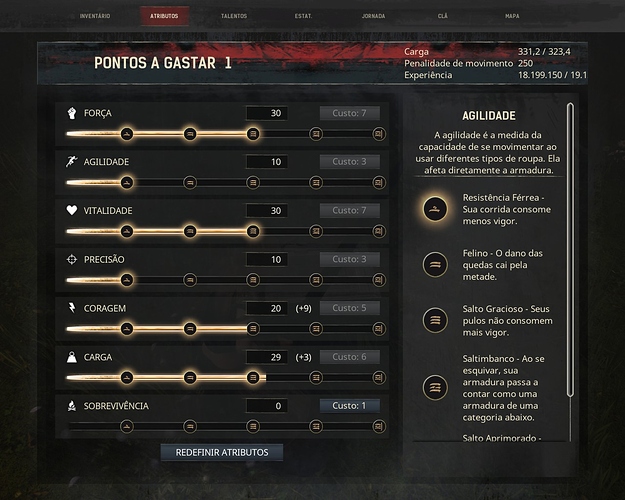Image resolution: width=625 pixels, height=500 pixels.
Task: Click the Redefinir Atributos button
Action: (222, 452)
